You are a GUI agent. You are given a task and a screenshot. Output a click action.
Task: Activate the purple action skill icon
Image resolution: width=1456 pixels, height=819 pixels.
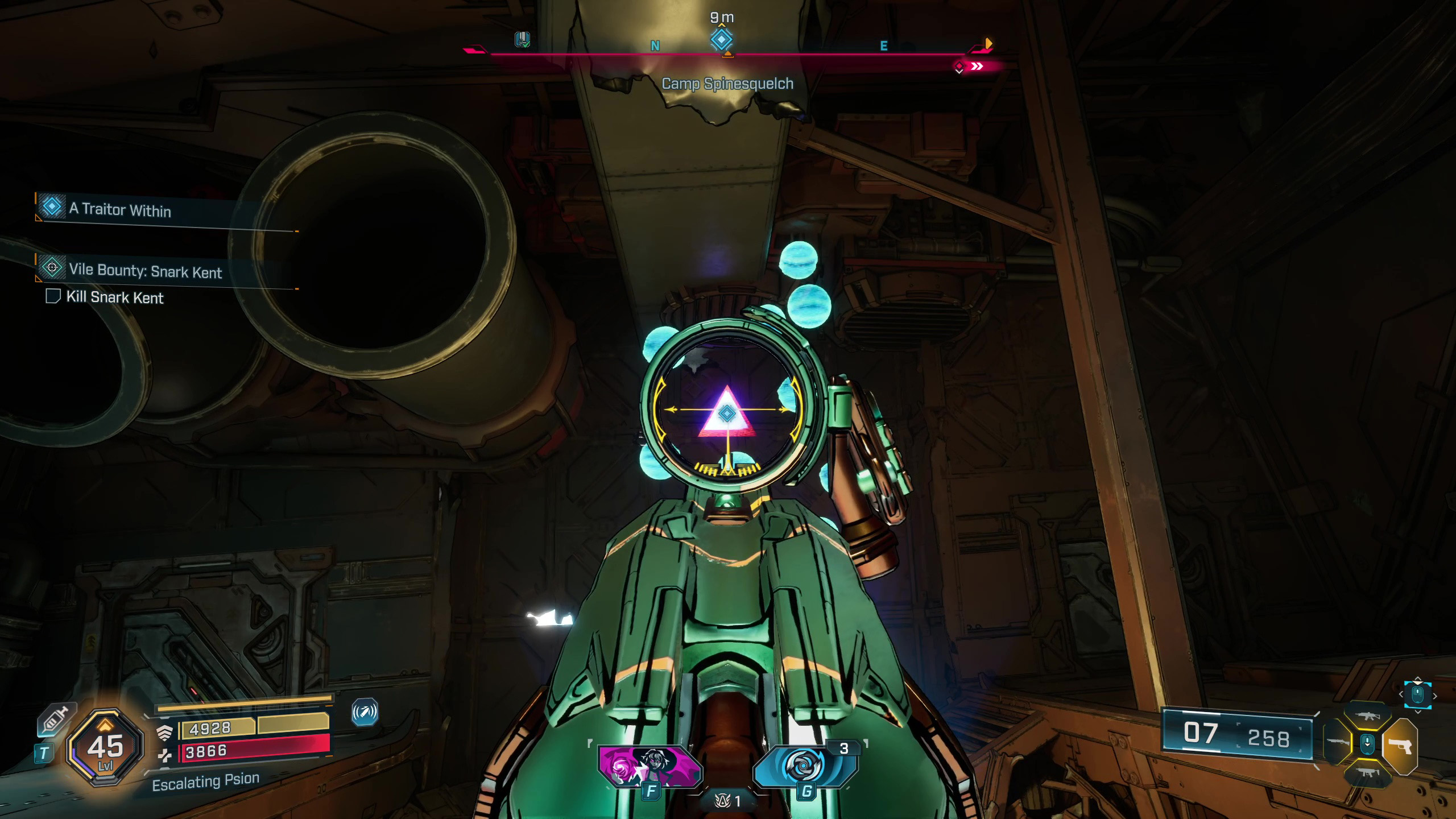pyautogui.click(x=650, y=766)
